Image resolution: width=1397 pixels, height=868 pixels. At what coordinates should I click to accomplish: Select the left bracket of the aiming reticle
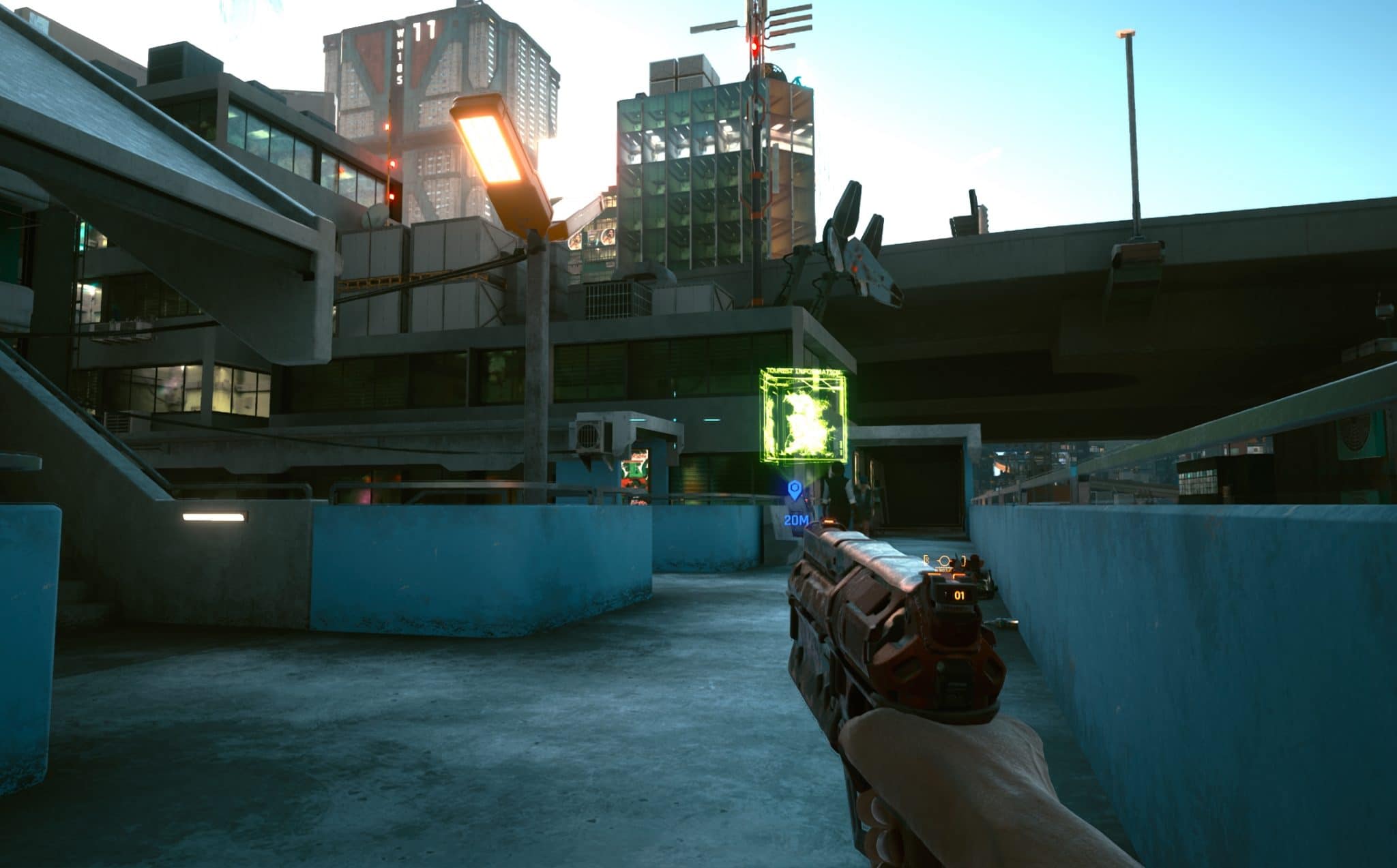[924, 559]
